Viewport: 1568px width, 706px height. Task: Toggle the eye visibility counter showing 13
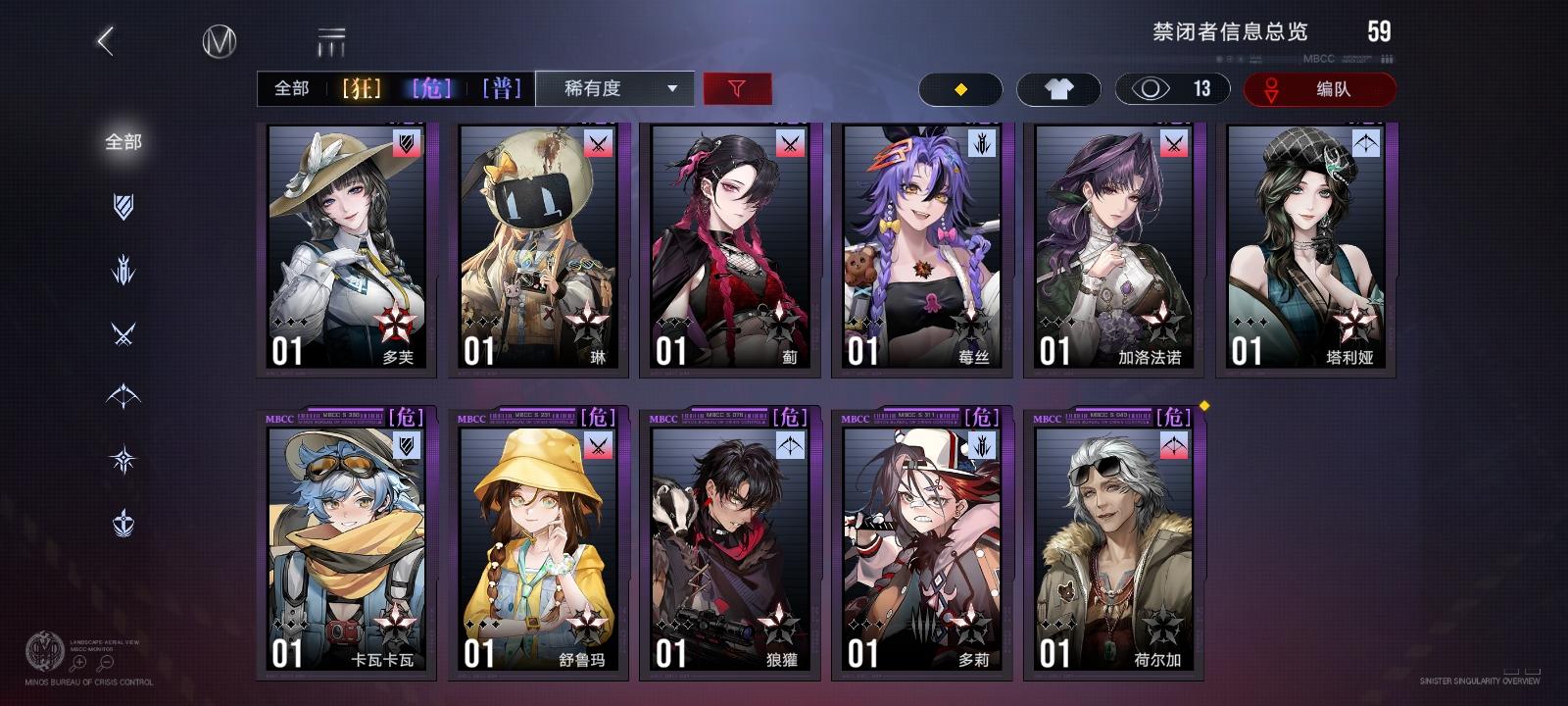pyautogui.click(x=1172, y=88)
